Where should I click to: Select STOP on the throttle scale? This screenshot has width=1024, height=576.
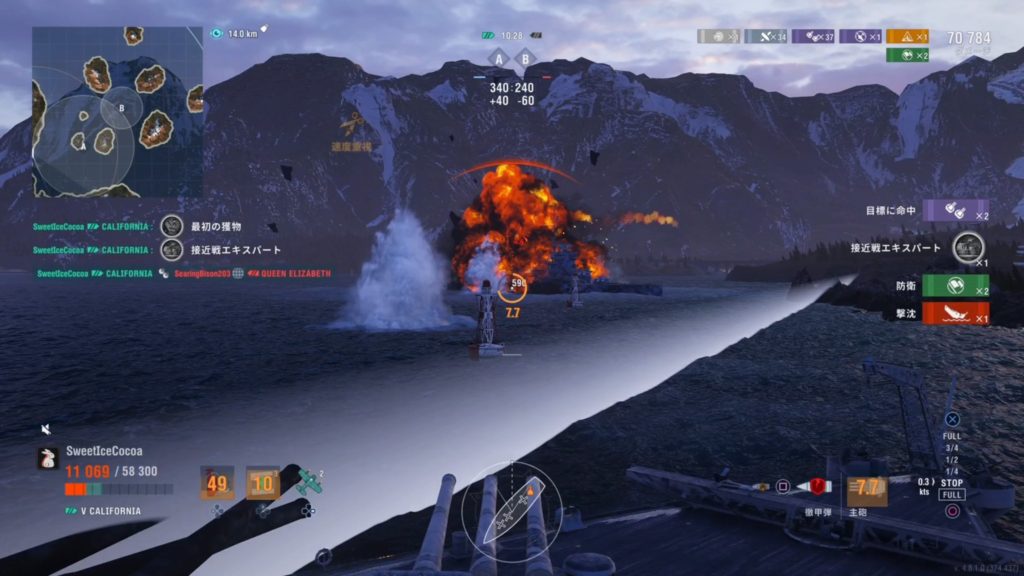(x=952, y=483)
